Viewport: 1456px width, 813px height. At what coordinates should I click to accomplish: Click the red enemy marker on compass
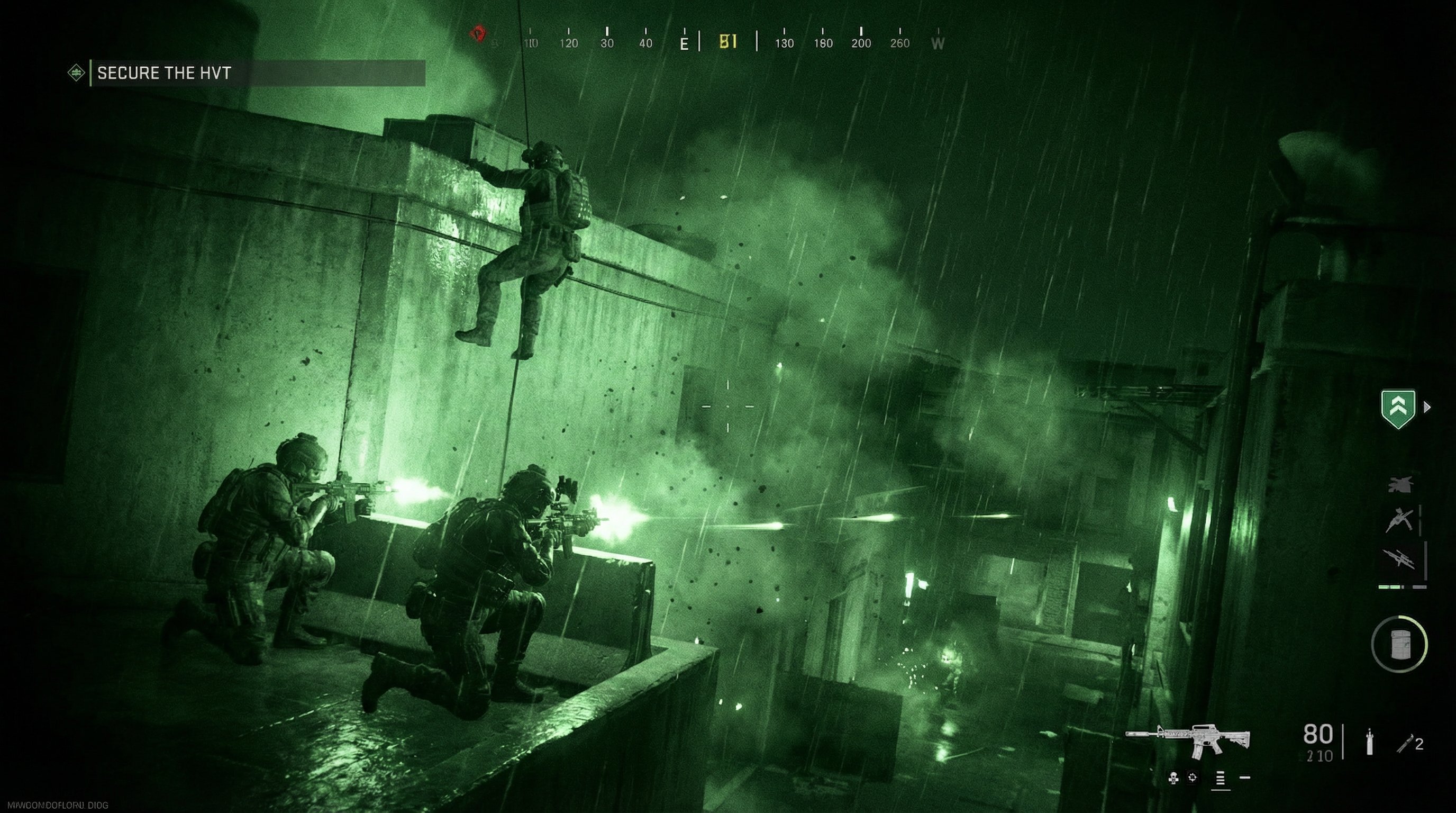478,34
